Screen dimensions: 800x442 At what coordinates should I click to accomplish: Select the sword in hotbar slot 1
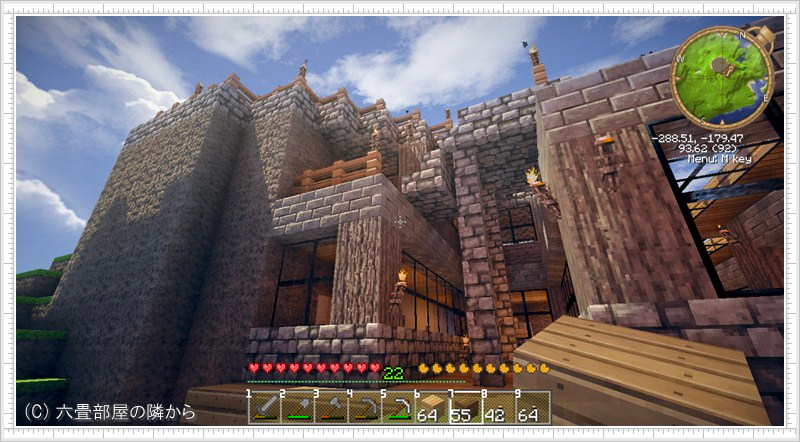tap(264, 406)
